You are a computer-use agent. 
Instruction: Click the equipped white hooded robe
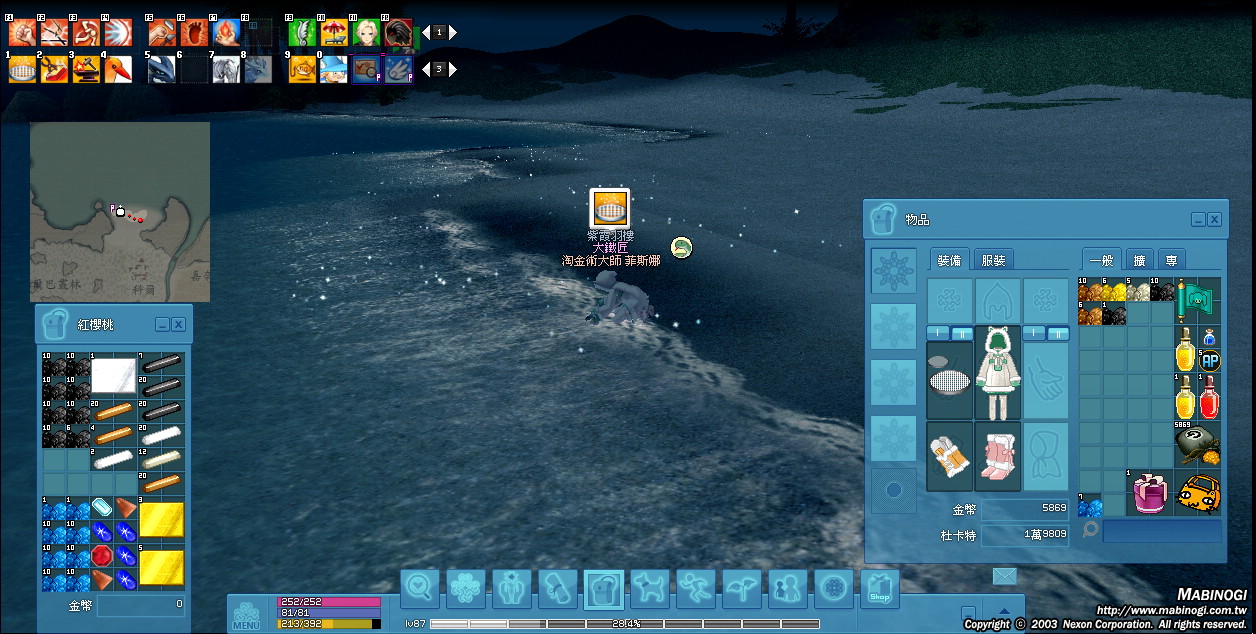pyautogui.click(x=997, y=372)
